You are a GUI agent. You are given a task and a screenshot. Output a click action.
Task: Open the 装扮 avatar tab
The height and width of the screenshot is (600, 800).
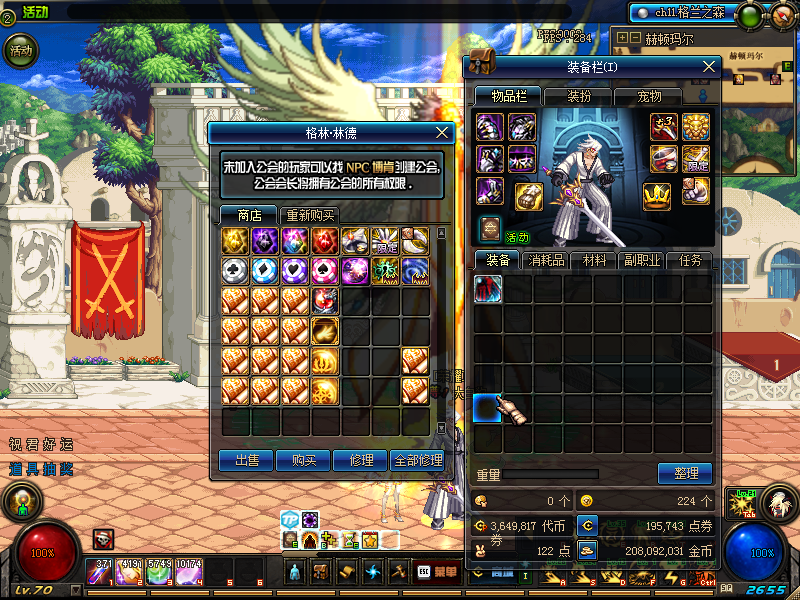click(x=578, y=97)
